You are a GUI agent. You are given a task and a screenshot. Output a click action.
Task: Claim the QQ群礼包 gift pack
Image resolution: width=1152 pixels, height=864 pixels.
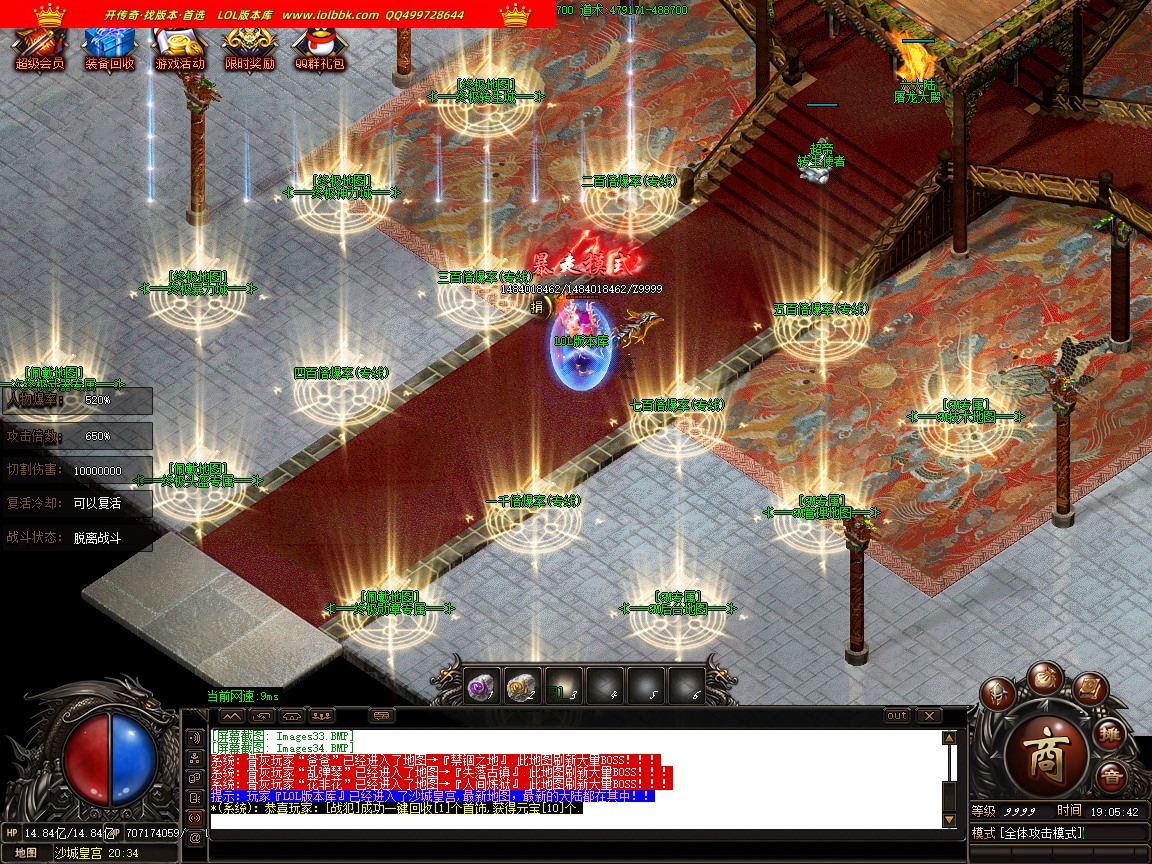coord(319,46)
